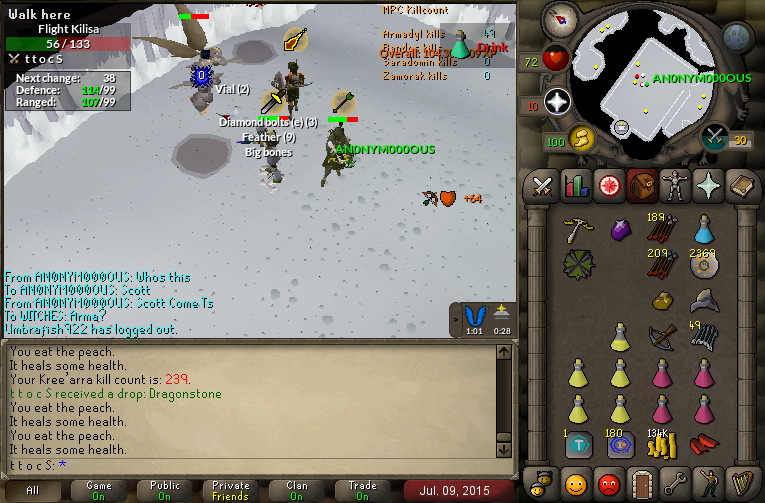Open the Prayer tab
Viewport: 765px width, 503px height.
click(x=707, y=186)
